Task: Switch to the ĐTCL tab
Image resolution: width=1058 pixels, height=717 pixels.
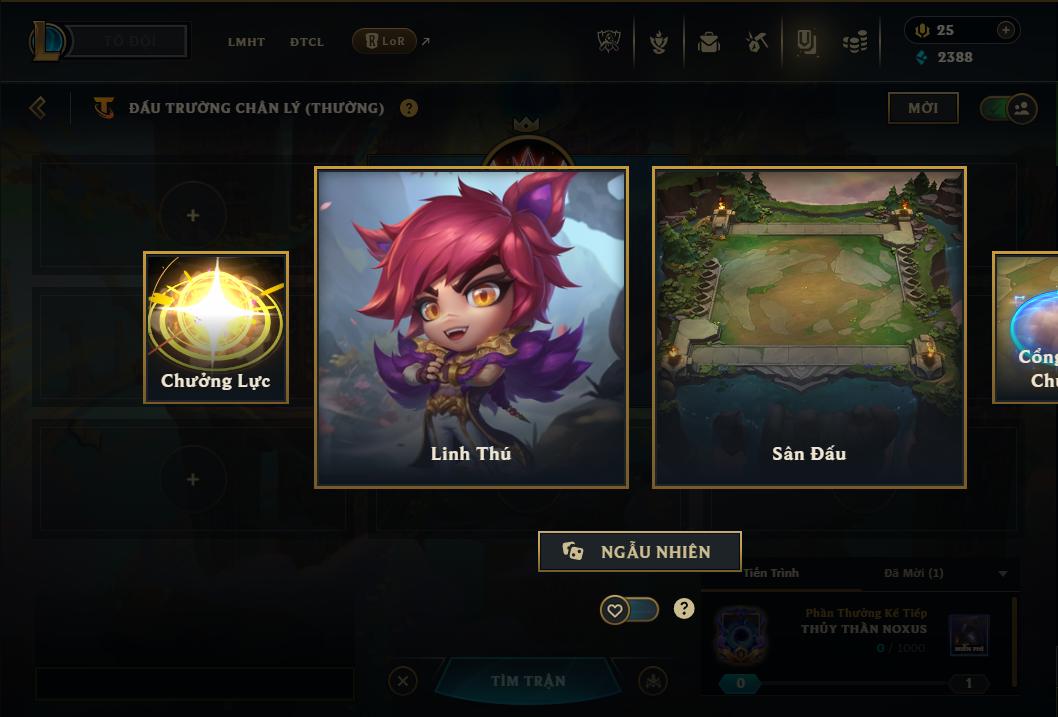Action: click(x=307, y=42)
